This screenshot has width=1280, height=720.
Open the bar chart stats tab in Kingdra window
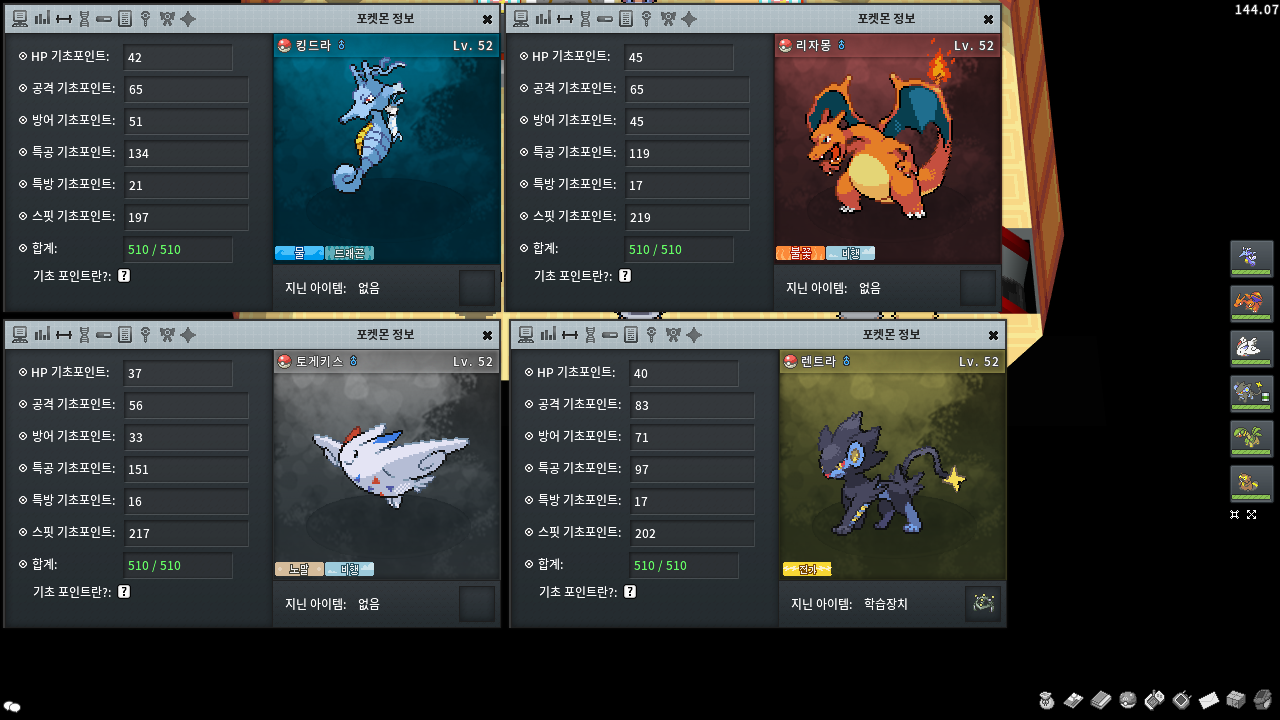point(42,18)
